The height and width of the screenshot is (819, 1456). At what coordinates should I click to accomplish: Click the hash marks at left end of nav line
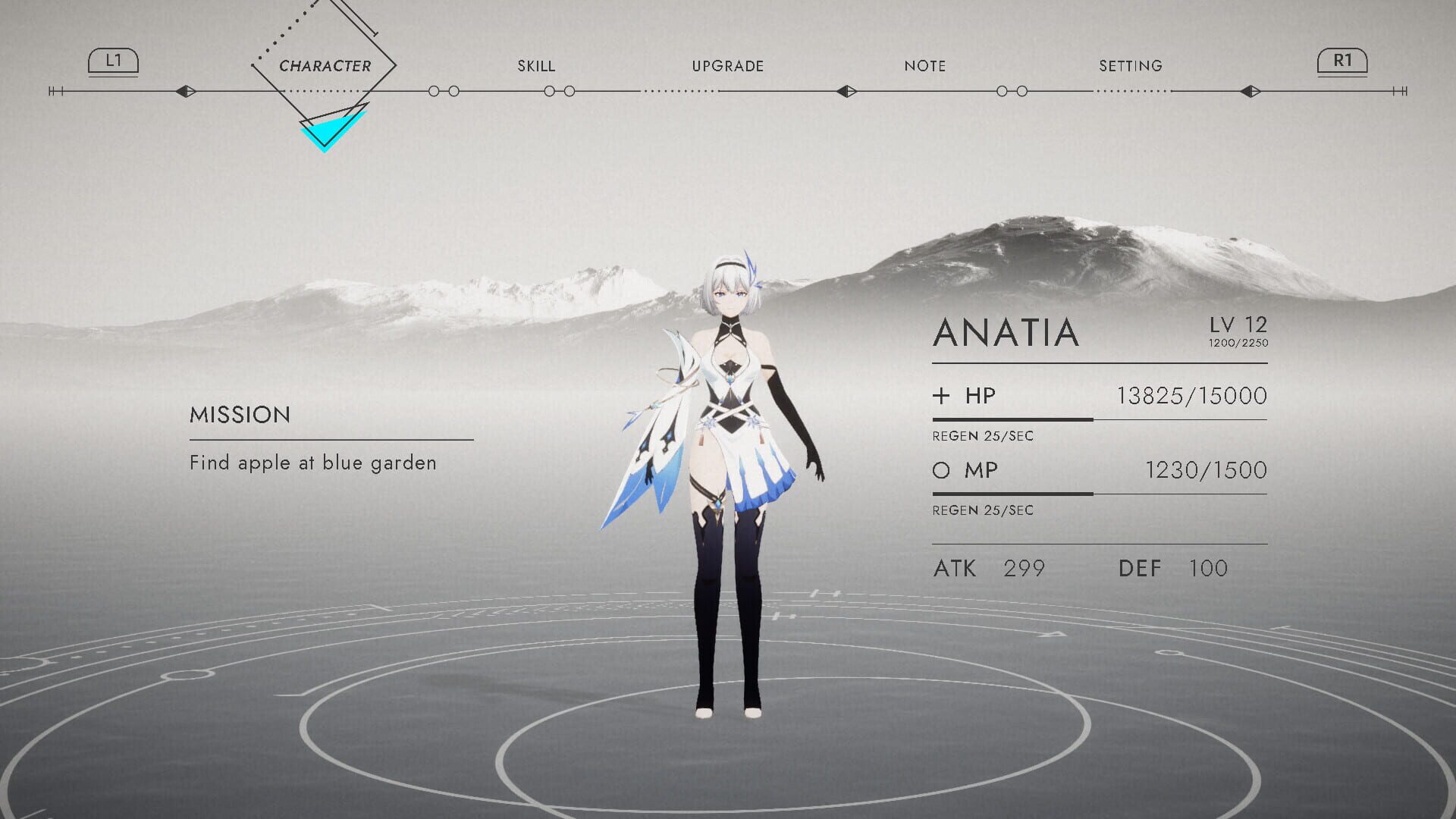53,91
